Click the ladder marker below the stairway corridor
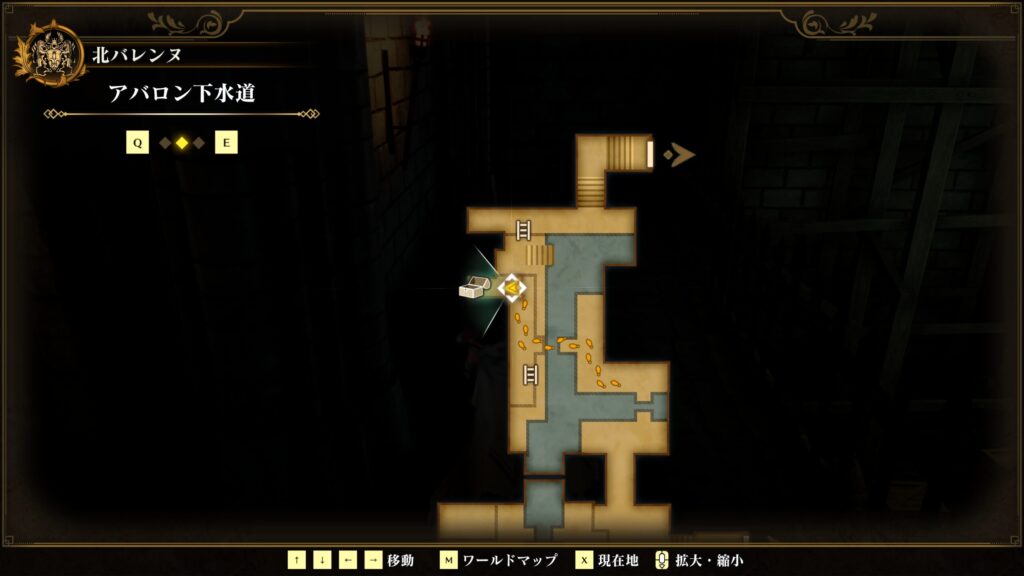 (523, 230)
